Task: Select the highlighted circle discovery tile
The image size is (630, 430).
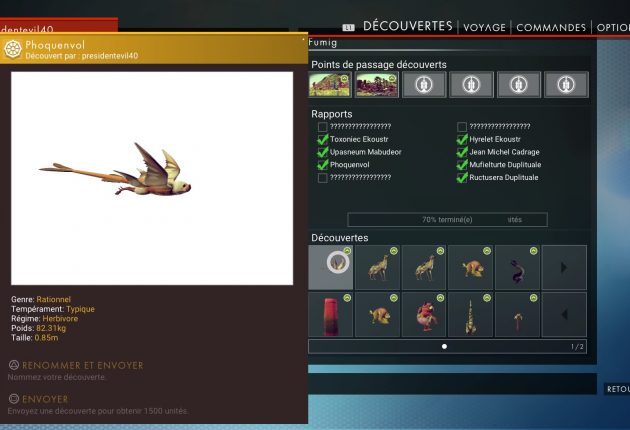Action: coord(331,267)
